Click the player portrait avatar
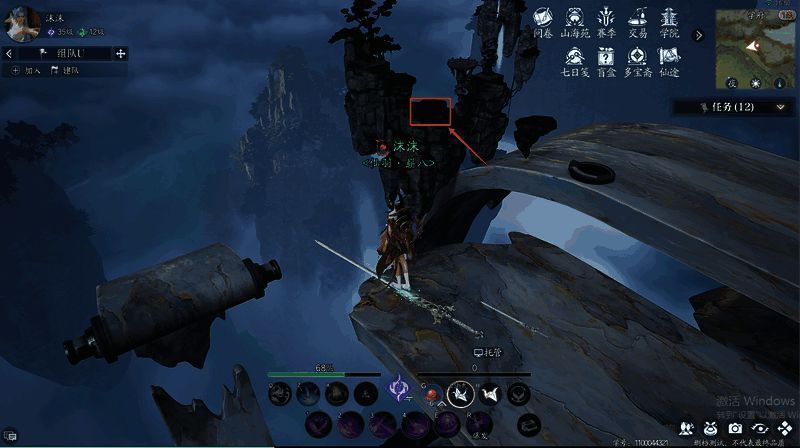Screen dimensions: 800x448 coord(22,23)
